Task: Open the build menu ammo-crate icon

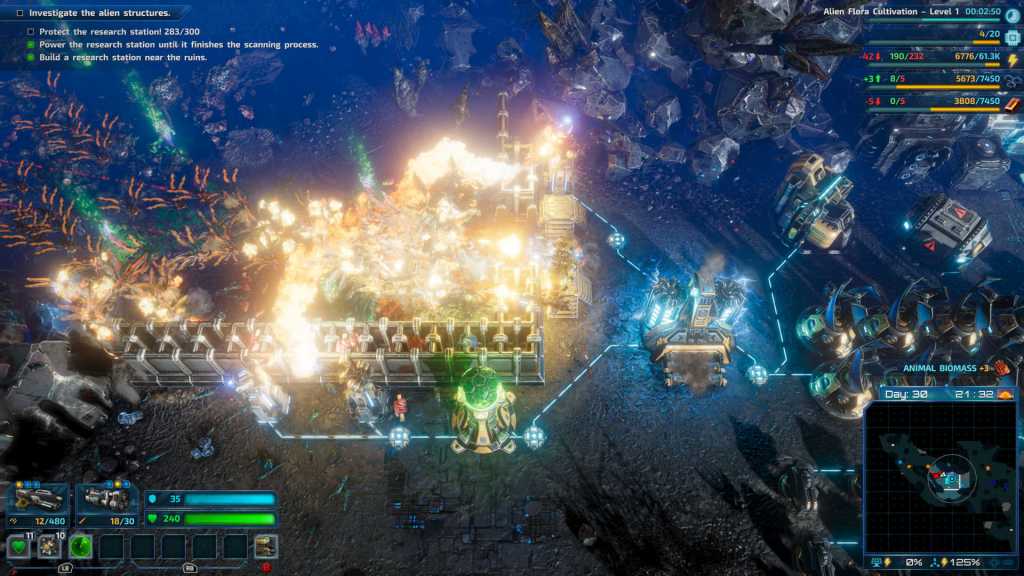Action: coord(265,546)
